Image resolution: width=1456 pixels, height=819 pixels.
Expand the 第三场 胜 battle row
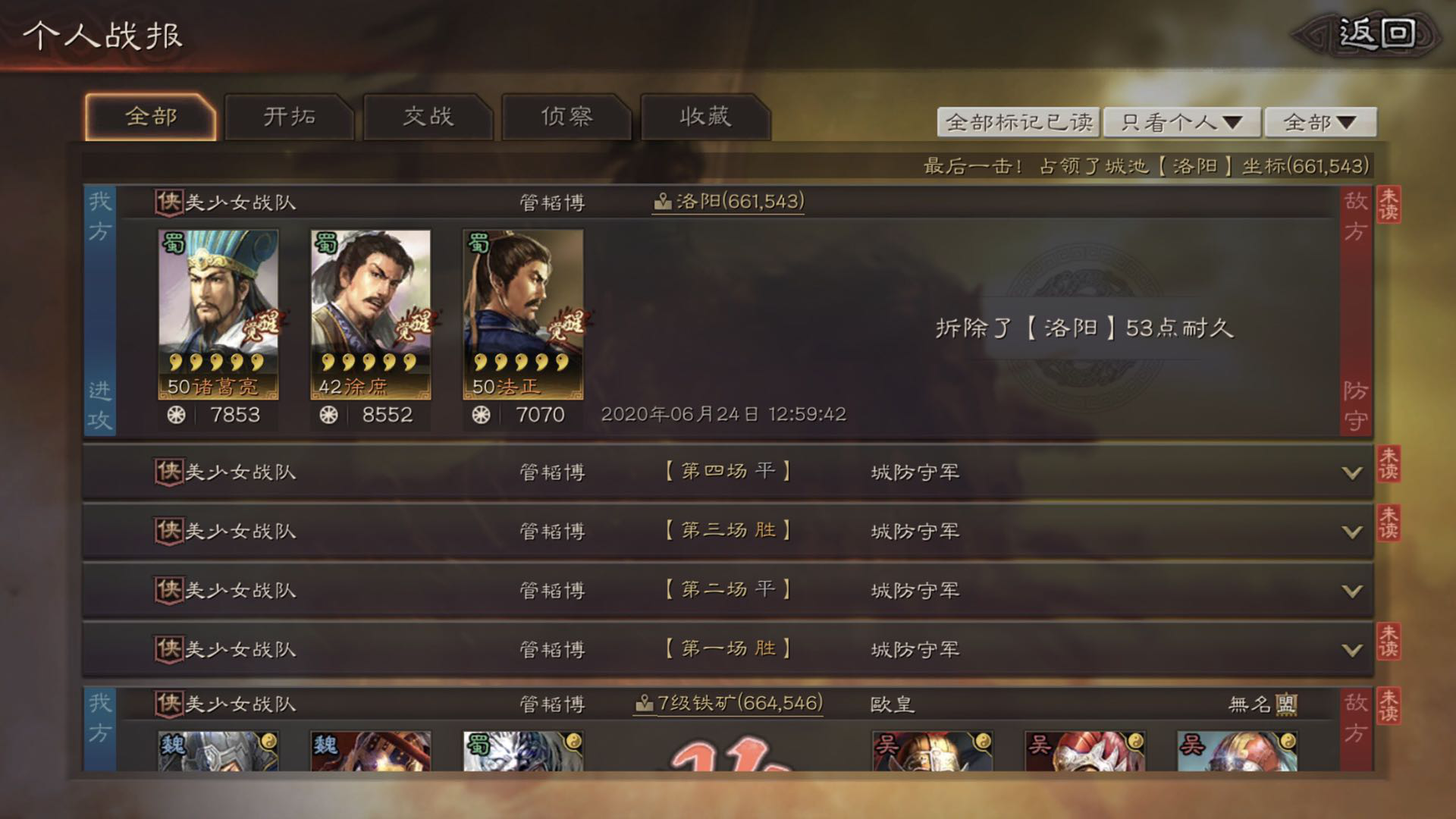coord(1351,532)
